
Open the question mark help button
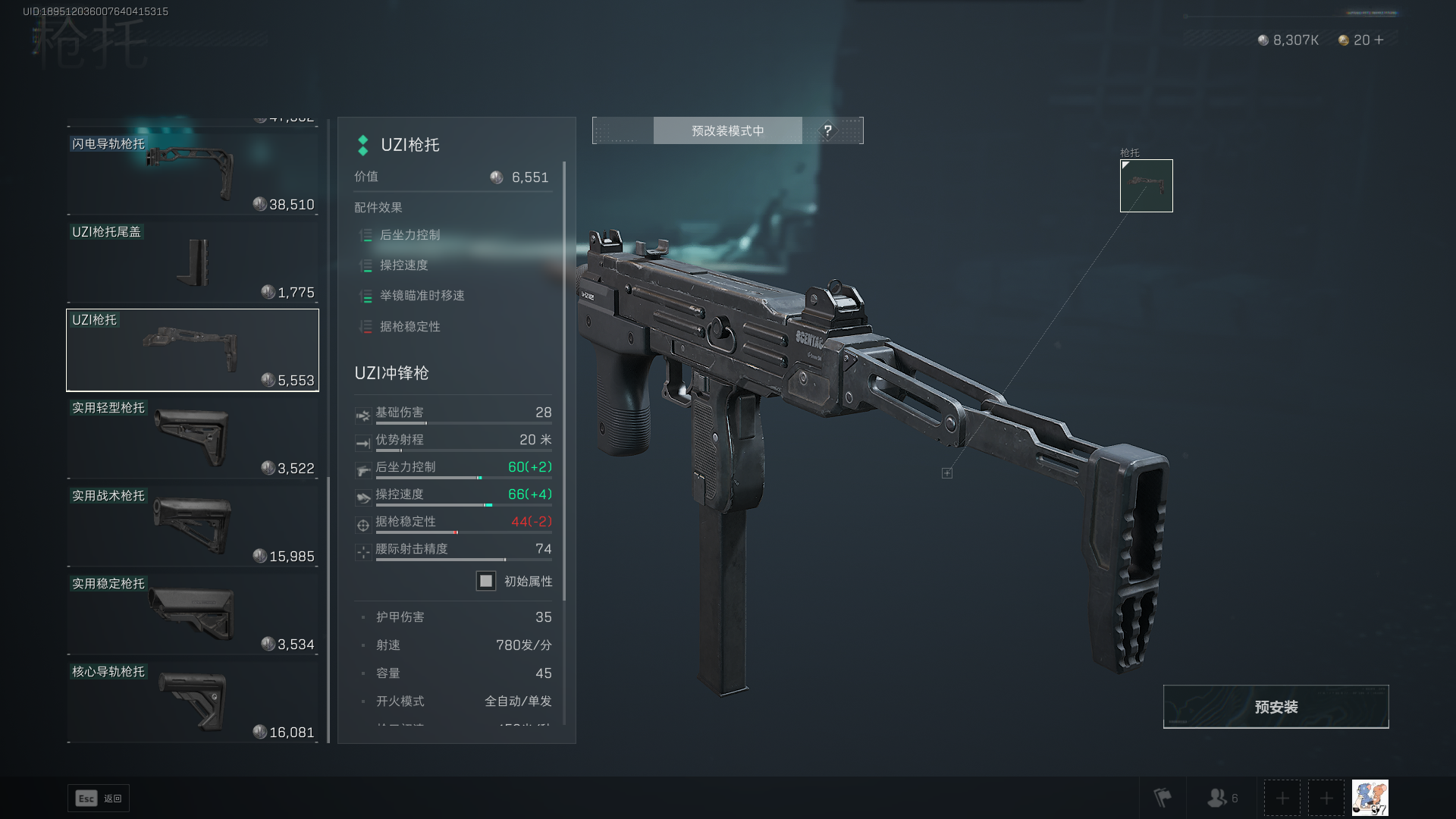pos(827,130)
